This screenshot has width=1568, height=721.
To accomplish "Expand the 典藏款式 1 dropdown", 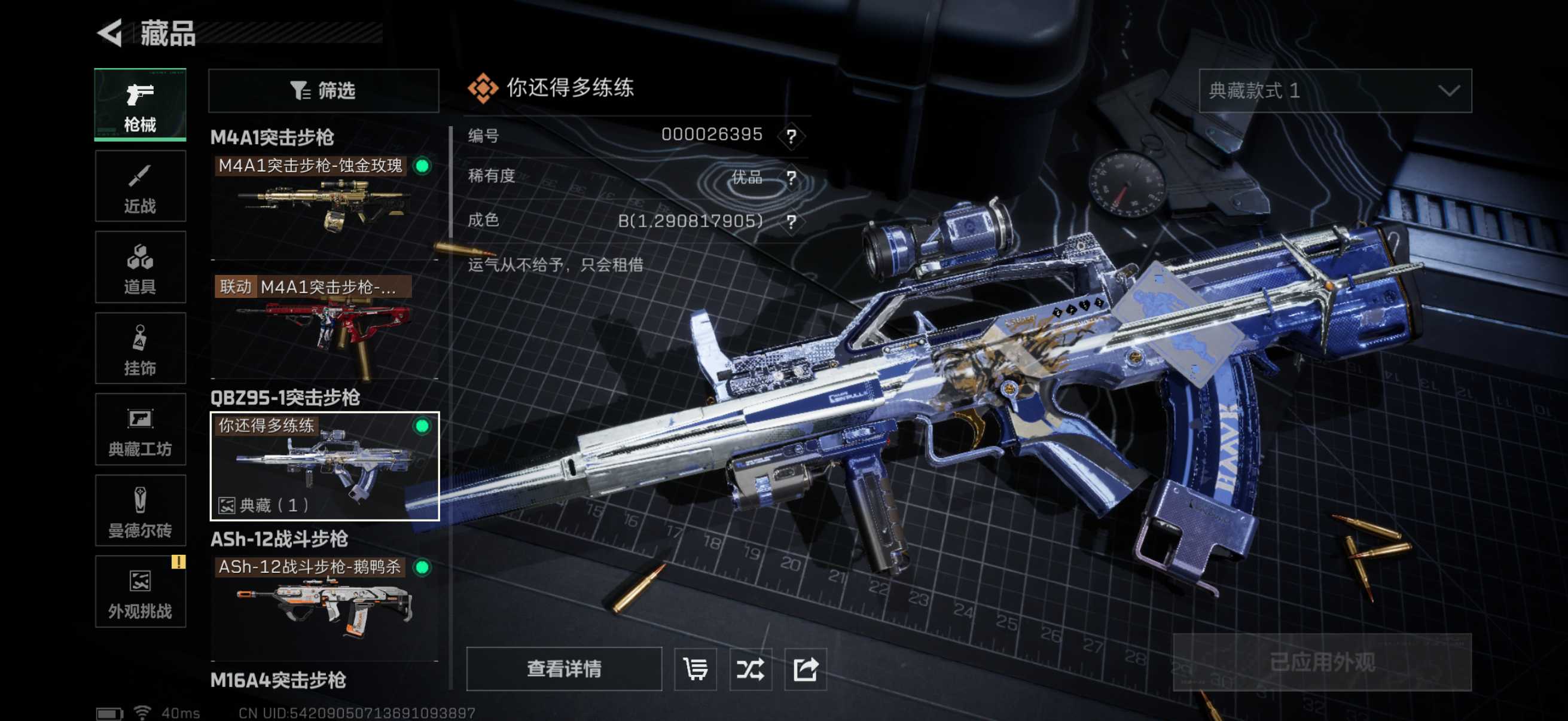I will [x=1334, y=91].
